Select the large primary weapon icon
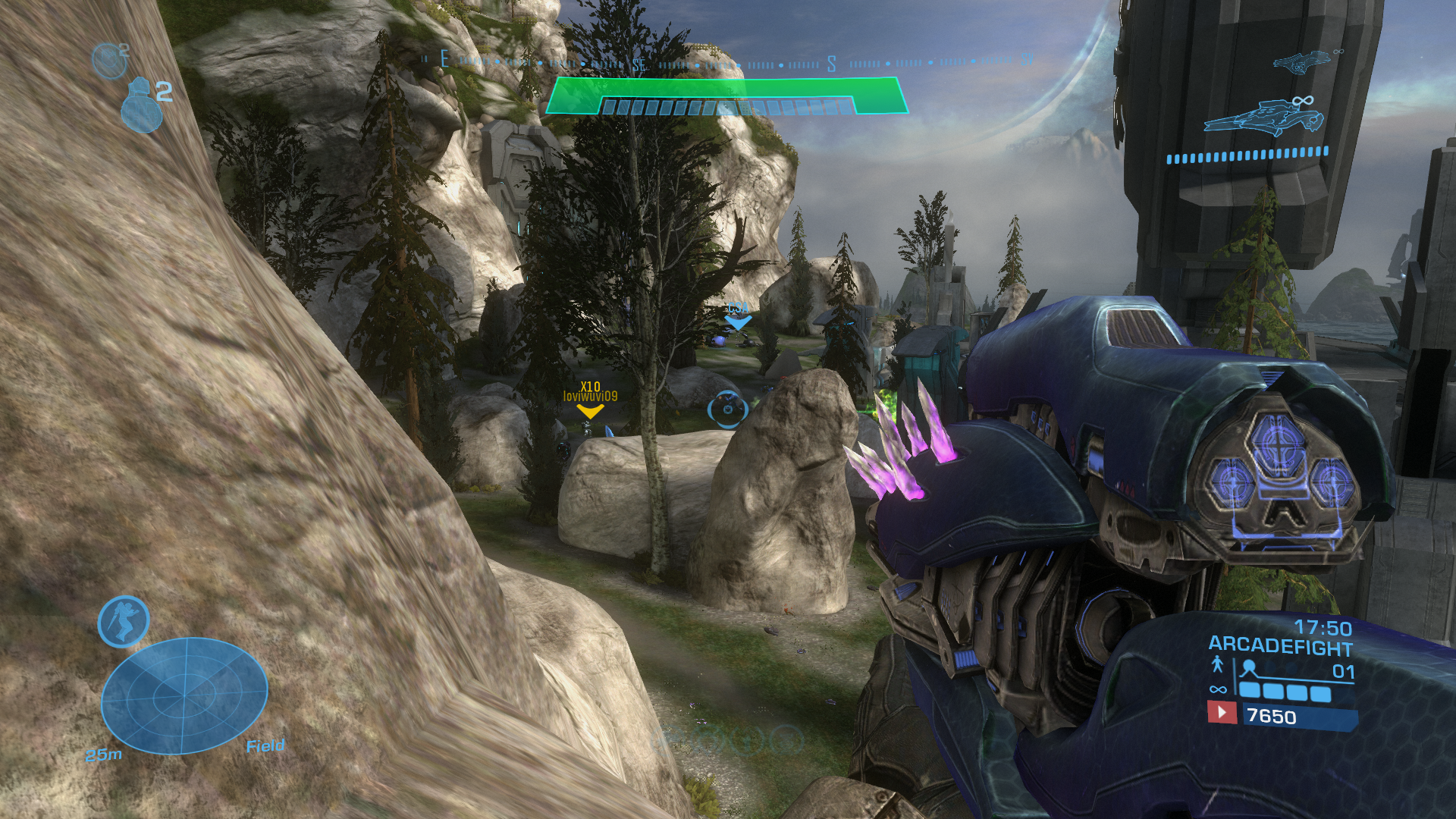The width and height of the screenshot is (1456, 819). click(1264, 118)
